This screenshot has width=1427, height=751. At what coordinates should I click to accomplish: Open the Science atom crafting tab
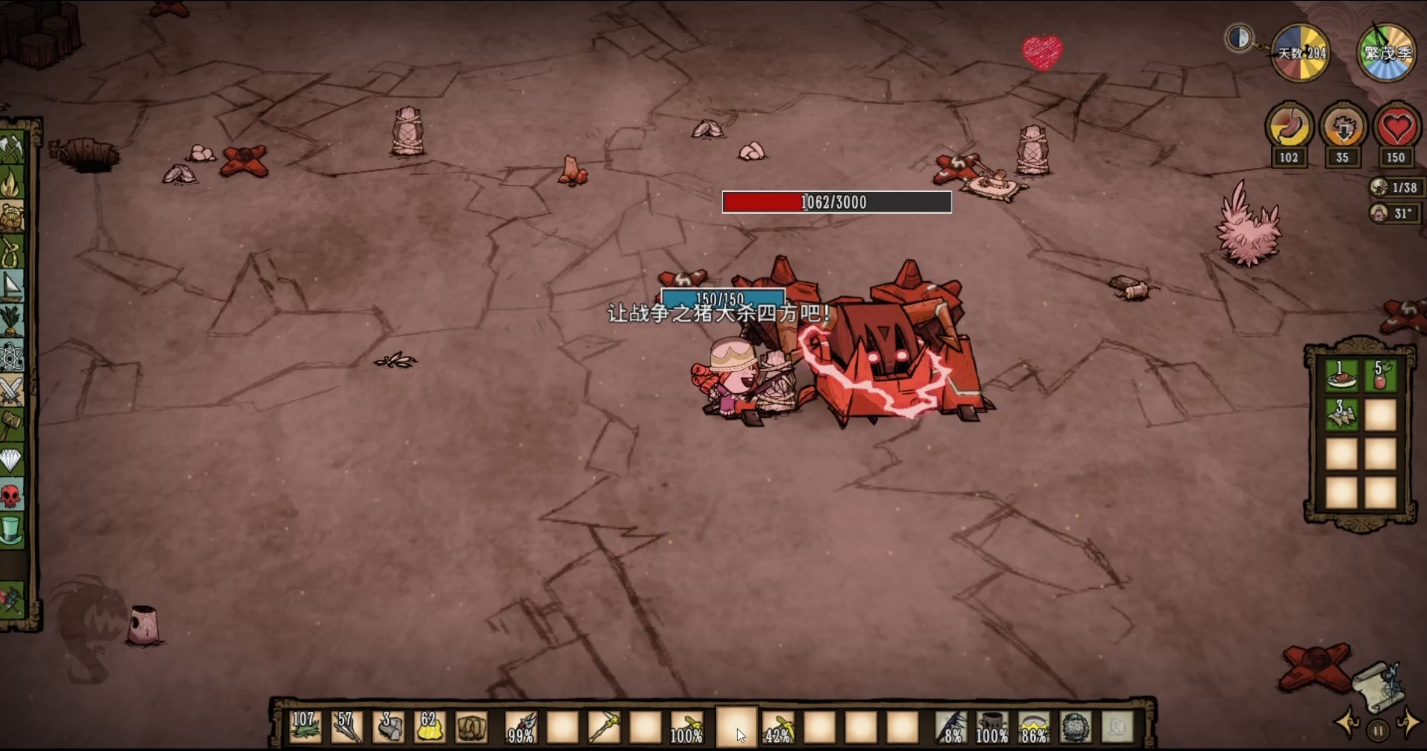pyautogui.click(x=12, y=355)
